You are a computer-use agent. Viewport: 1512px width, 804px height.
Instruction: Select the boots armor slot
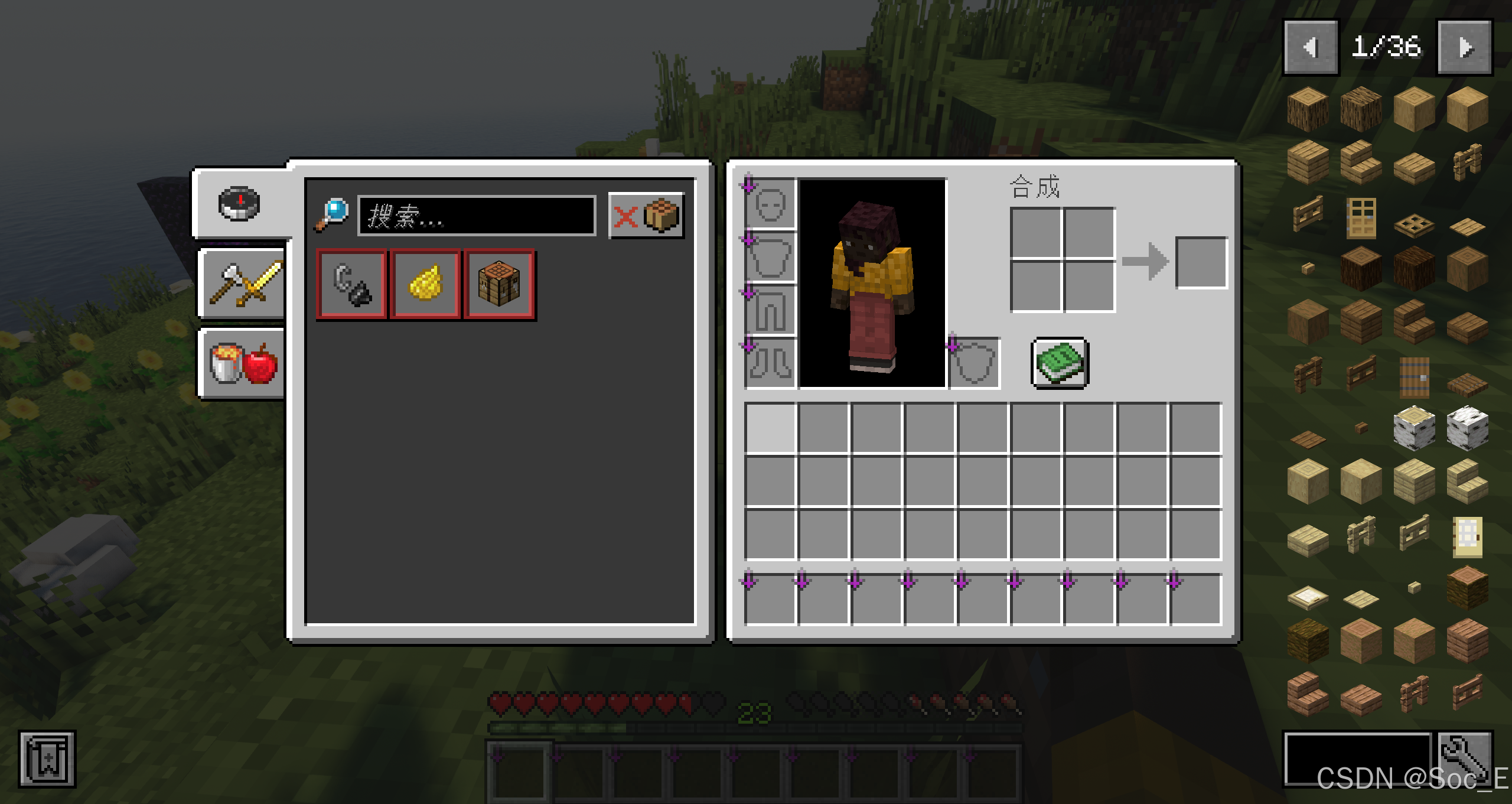pyautogui.click(x=771, y=362)
